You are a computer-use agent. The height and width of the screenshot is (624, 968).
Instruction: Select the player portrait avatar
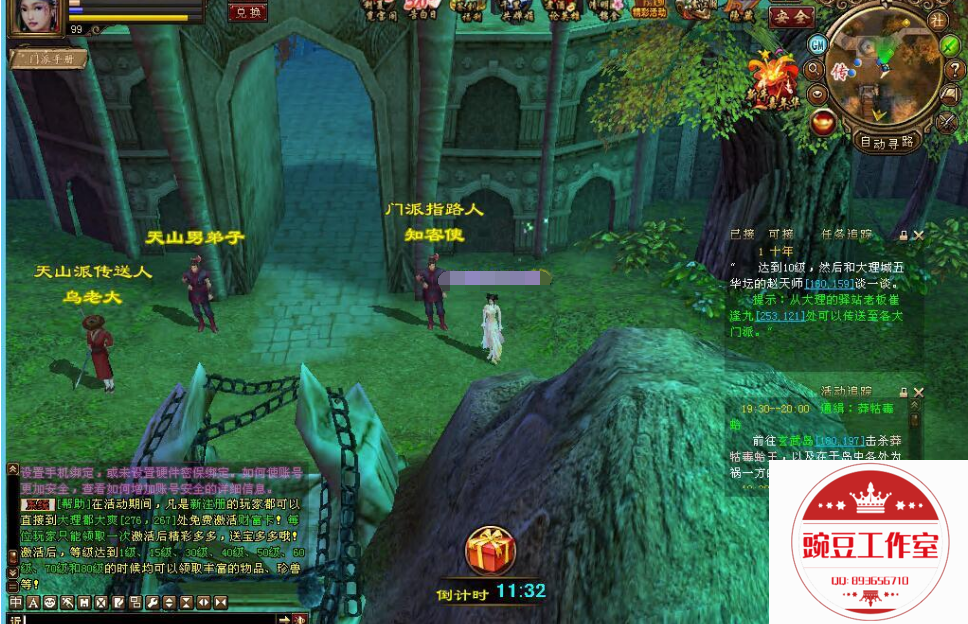[x=36, y=17]
